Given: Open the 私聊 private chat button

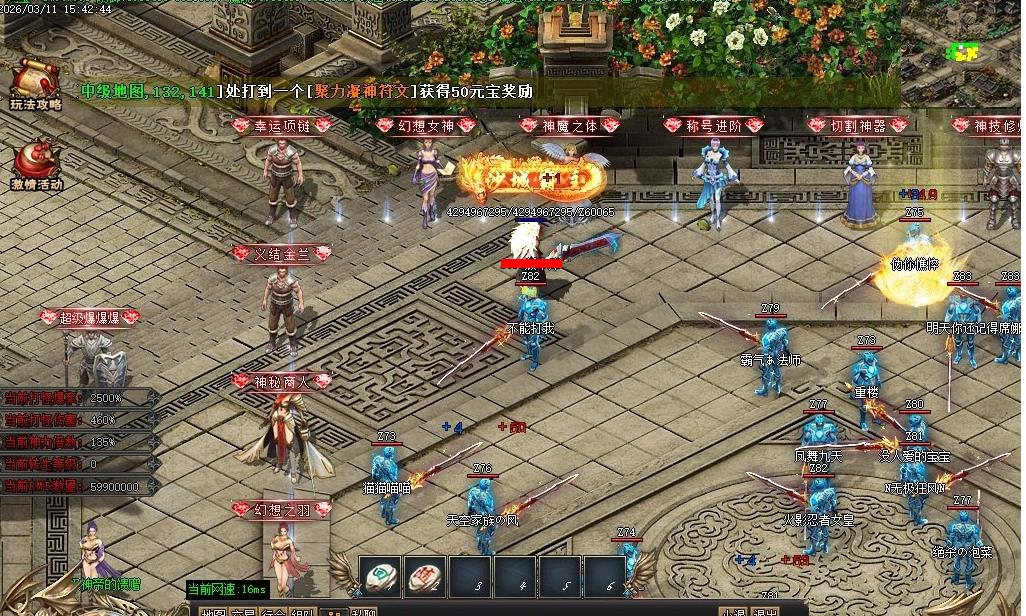Looking at the screenshot, I should [363, 612].
